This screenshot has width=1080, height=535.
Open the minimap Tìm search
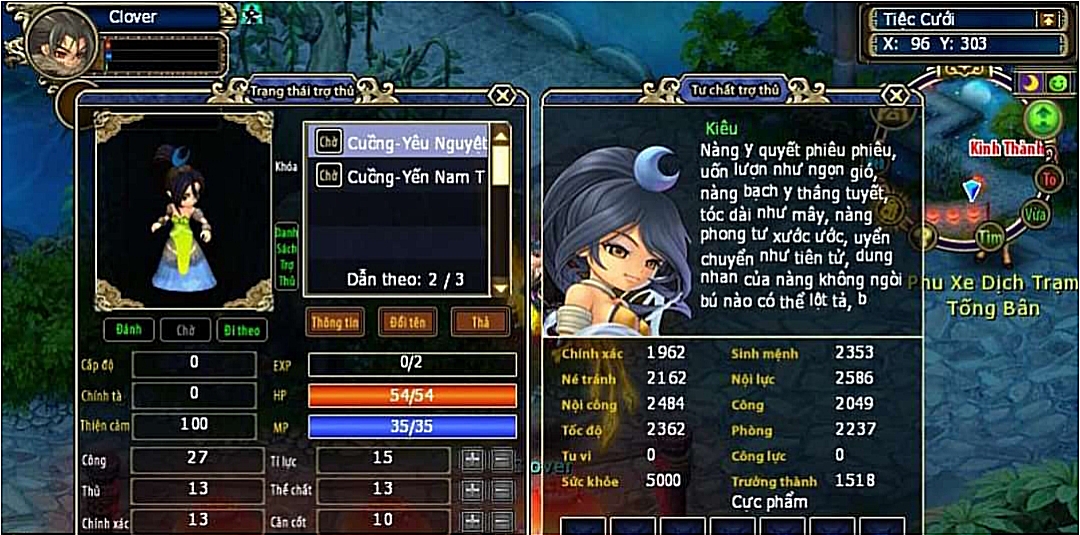990,237
